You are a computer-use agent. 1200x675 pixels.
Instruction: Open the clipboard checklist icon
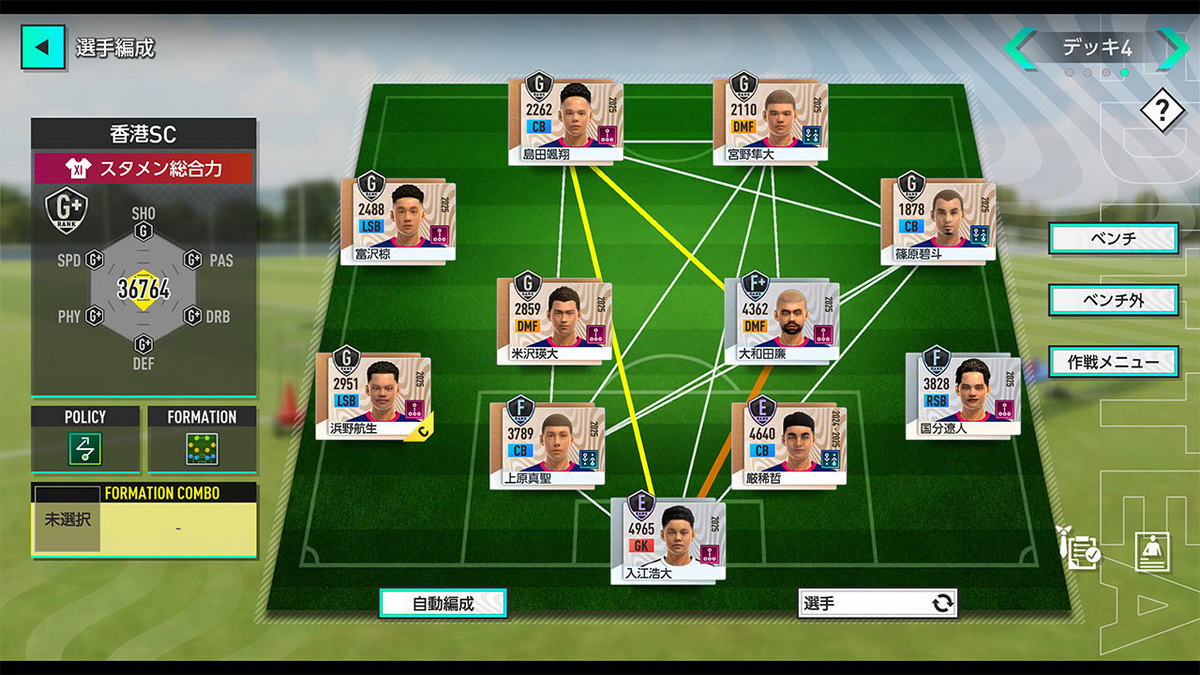click(1082, 549)
